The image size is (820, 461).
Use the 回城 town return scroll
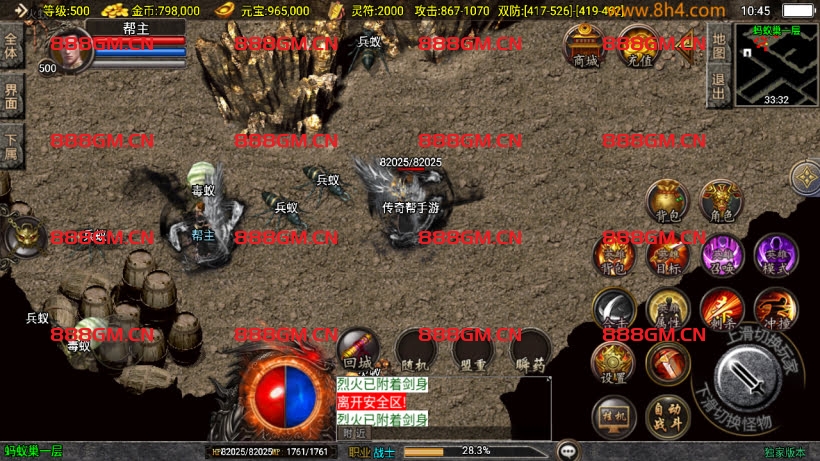click(358, 352)
